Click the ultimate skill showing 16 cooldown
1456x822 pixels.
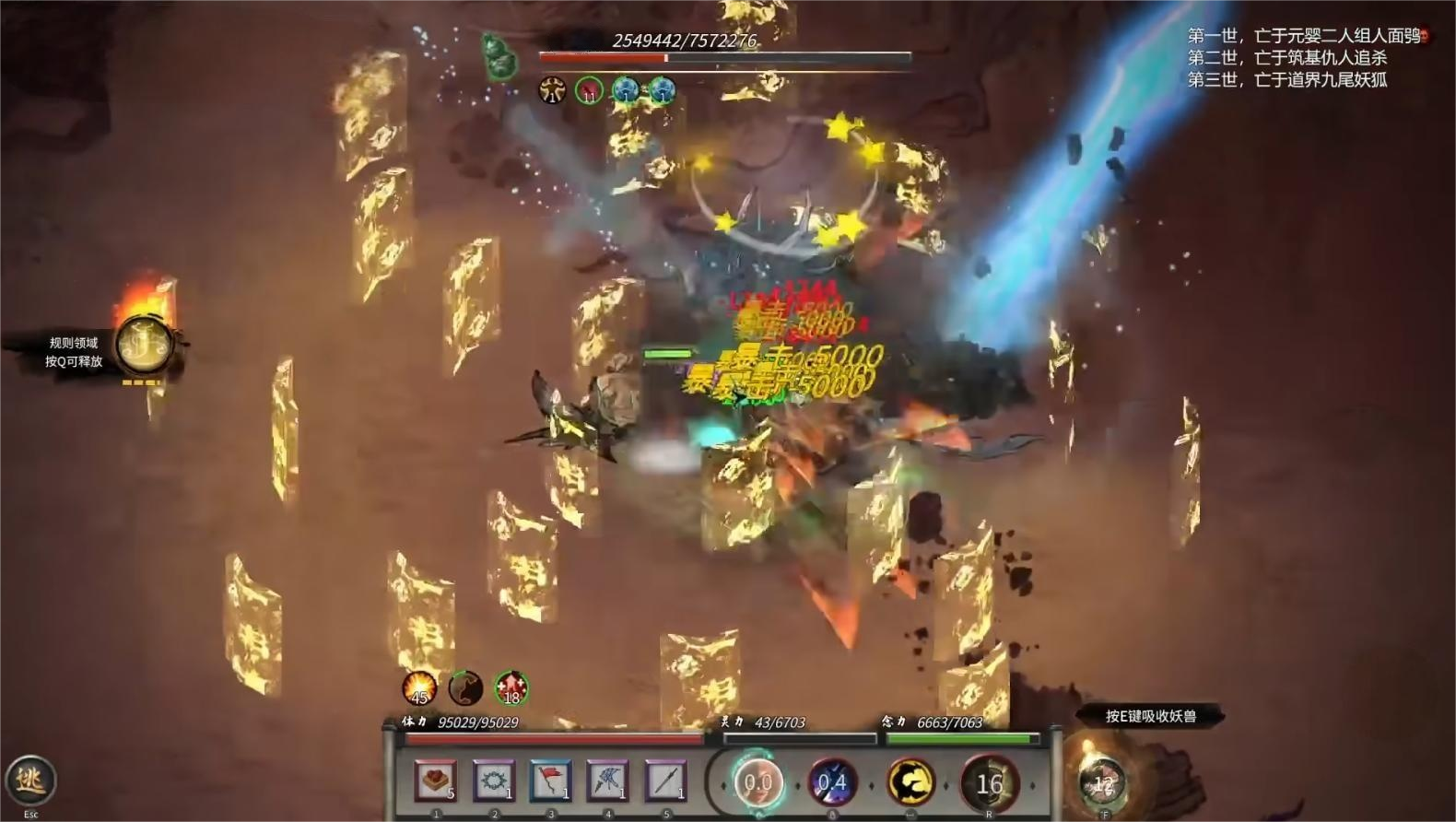[x=989, y=783]
